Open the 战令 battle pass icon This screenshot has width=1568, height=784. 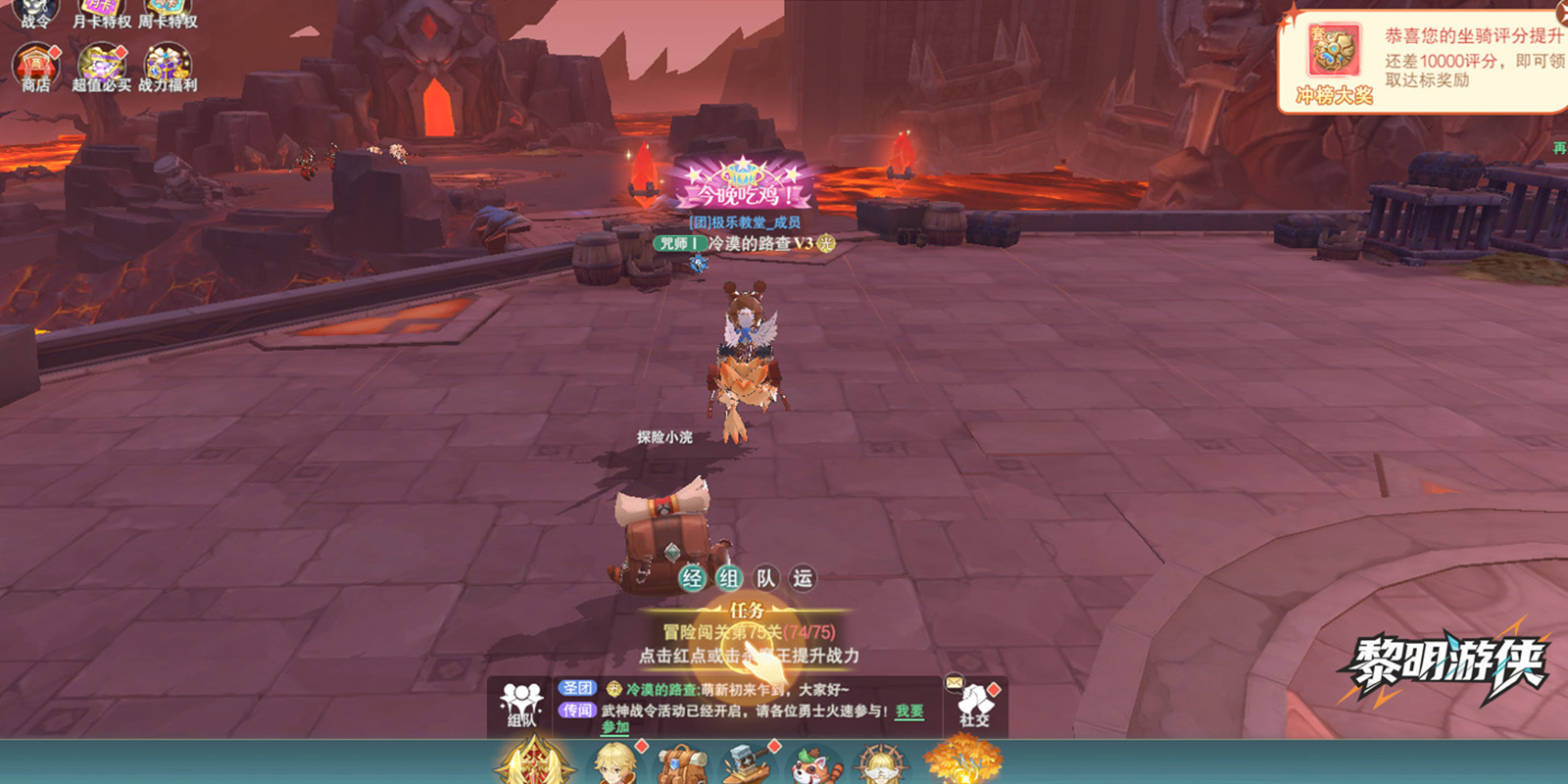coord(35,12)
